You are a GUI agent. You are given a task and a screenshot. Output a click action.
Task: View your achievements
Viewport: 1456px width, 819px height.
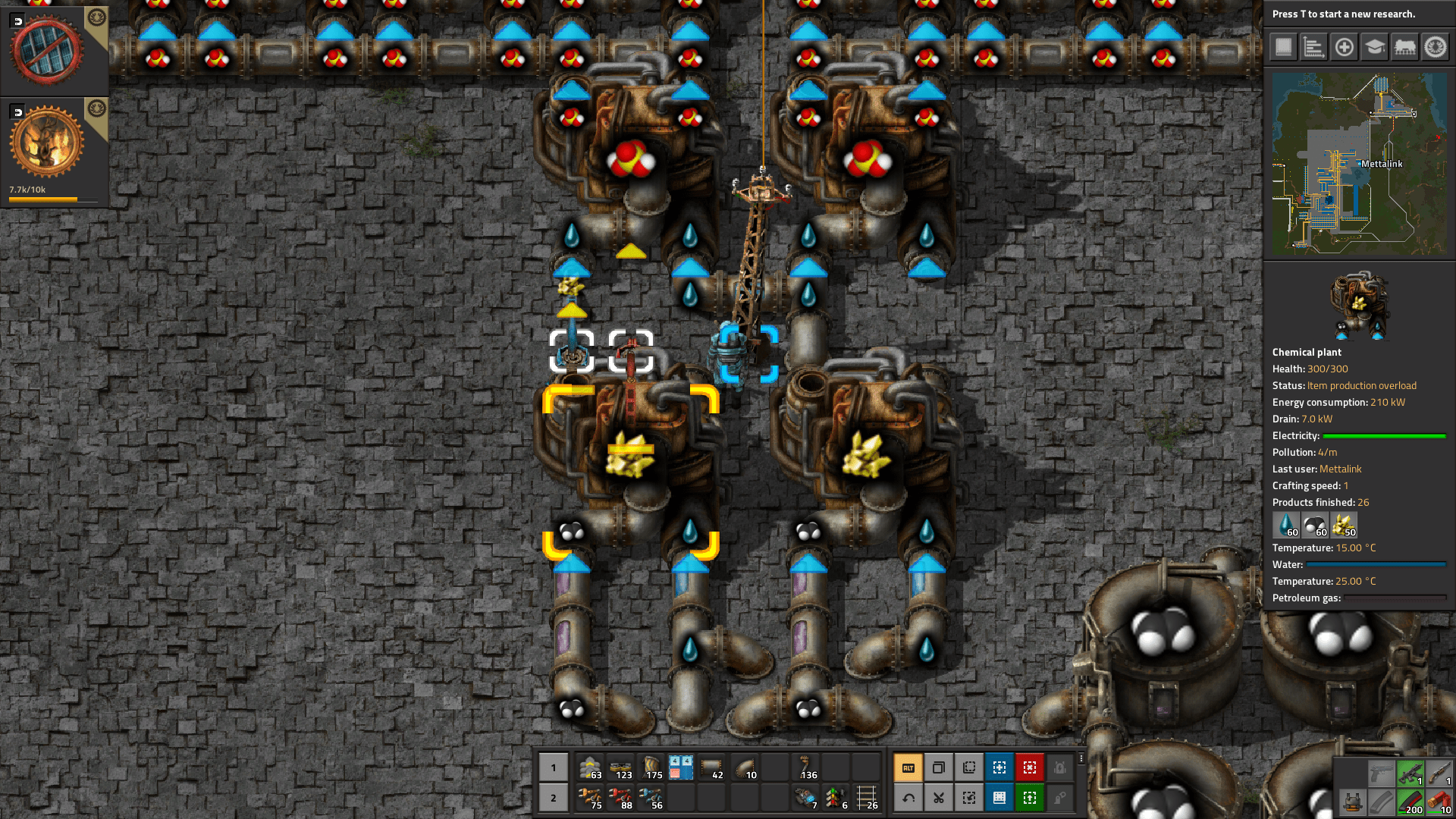(x=1437, y=47)
